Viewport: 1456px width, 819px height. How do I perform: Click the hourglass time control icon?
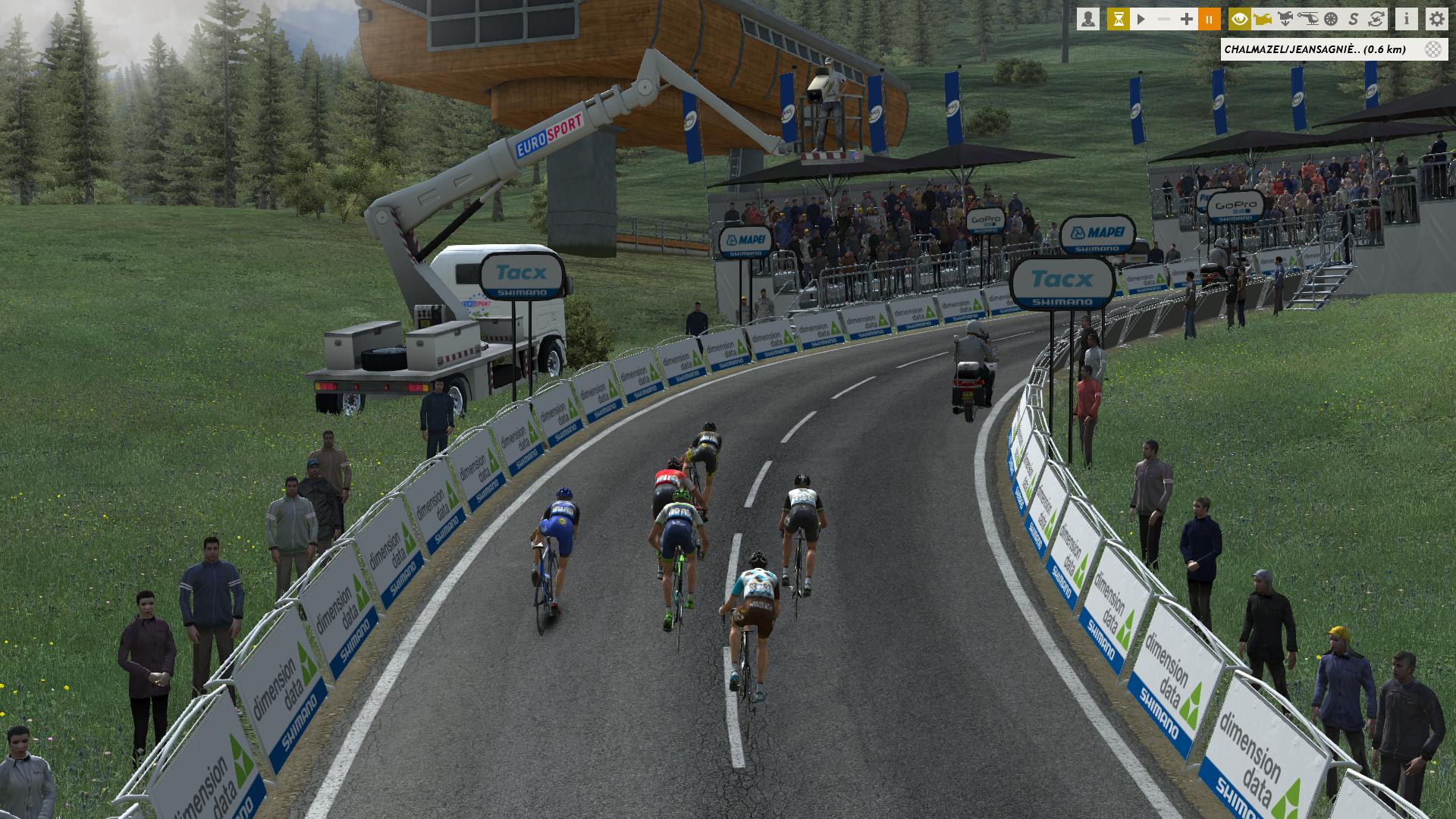tap(1118, 19)
